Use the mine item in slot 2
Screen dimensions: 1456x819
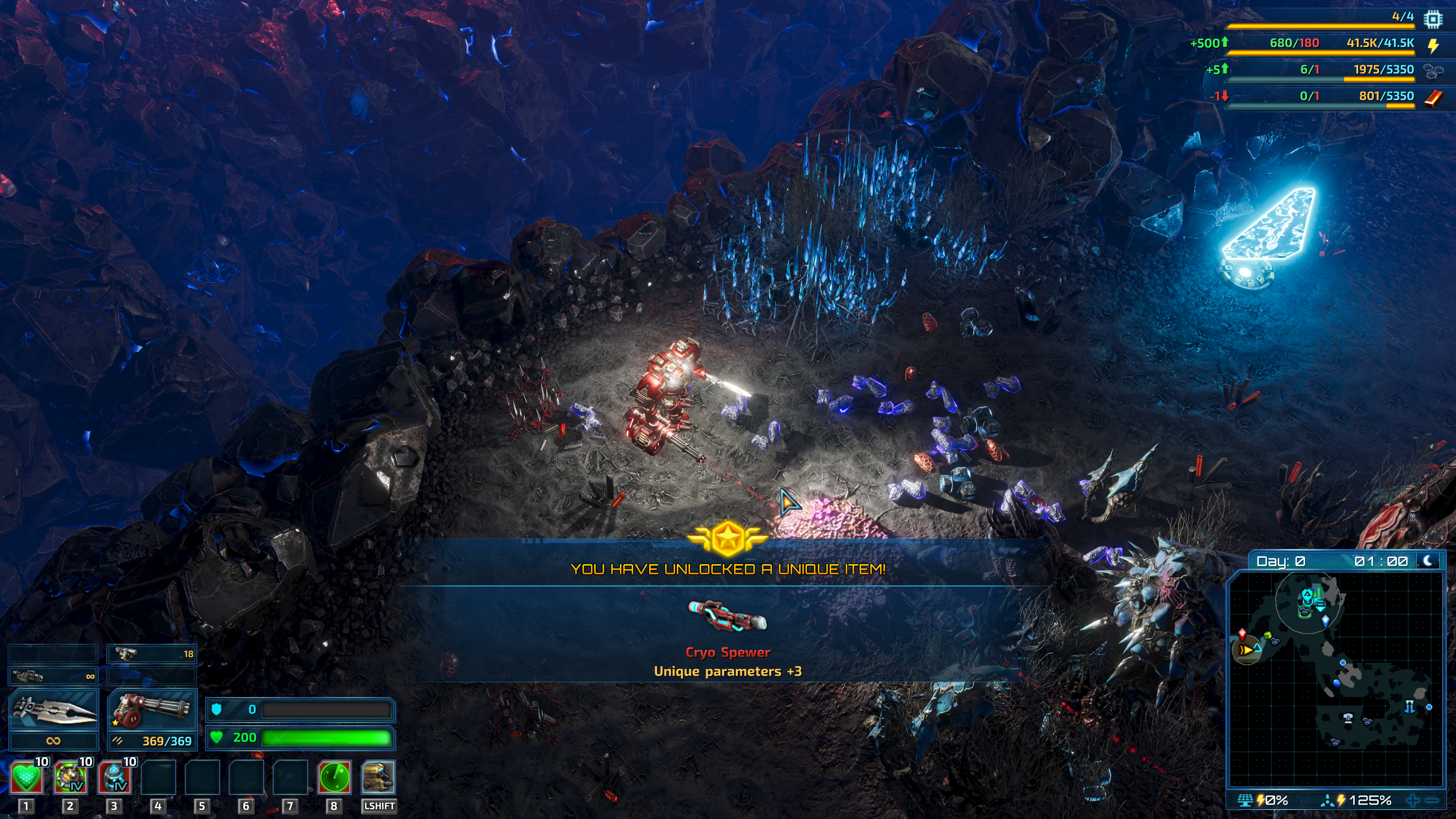70,777
